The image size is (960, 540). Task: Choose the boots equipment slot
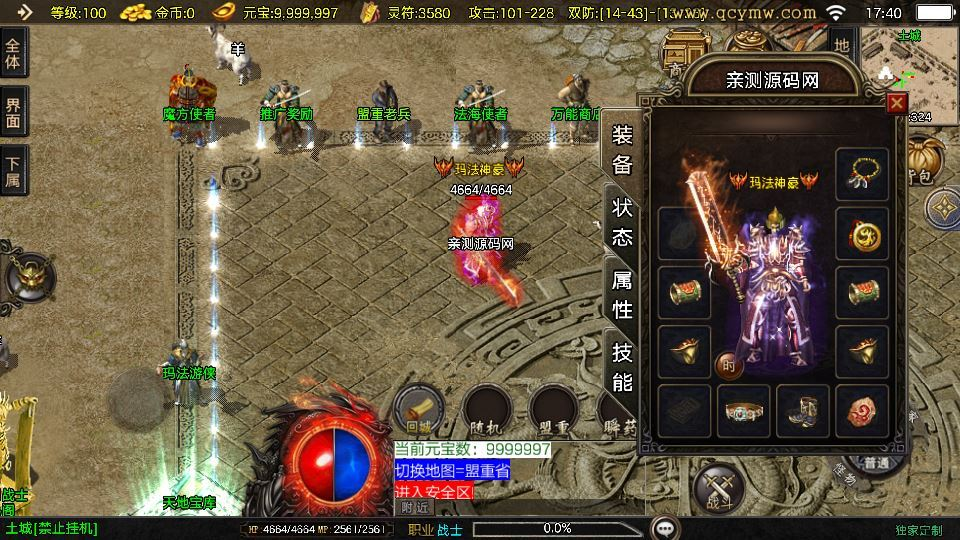(803, 410)
